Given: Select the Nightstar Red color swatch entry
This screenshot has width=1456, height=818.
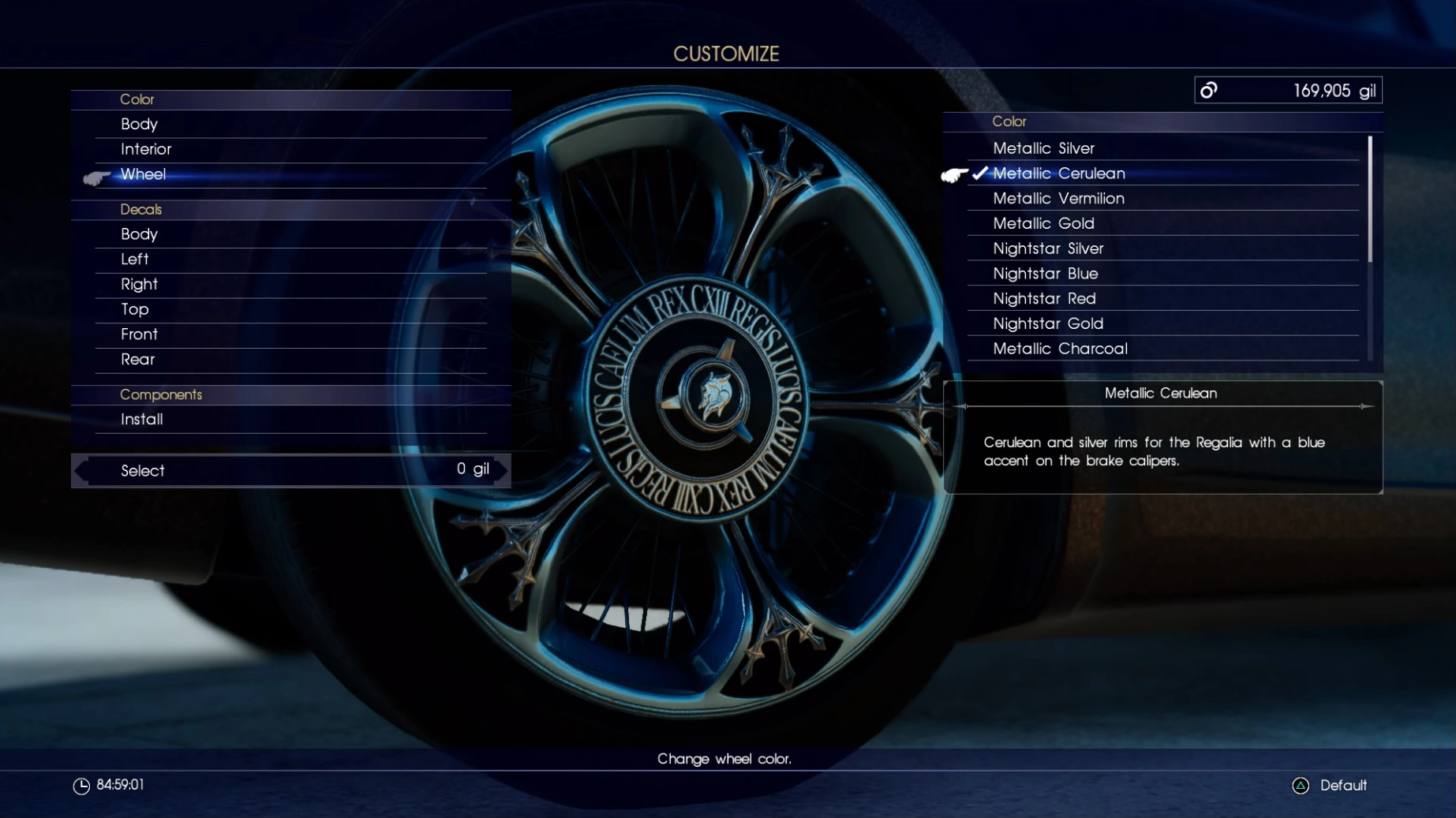Looking at the screenshot, I should (1044, 298).
